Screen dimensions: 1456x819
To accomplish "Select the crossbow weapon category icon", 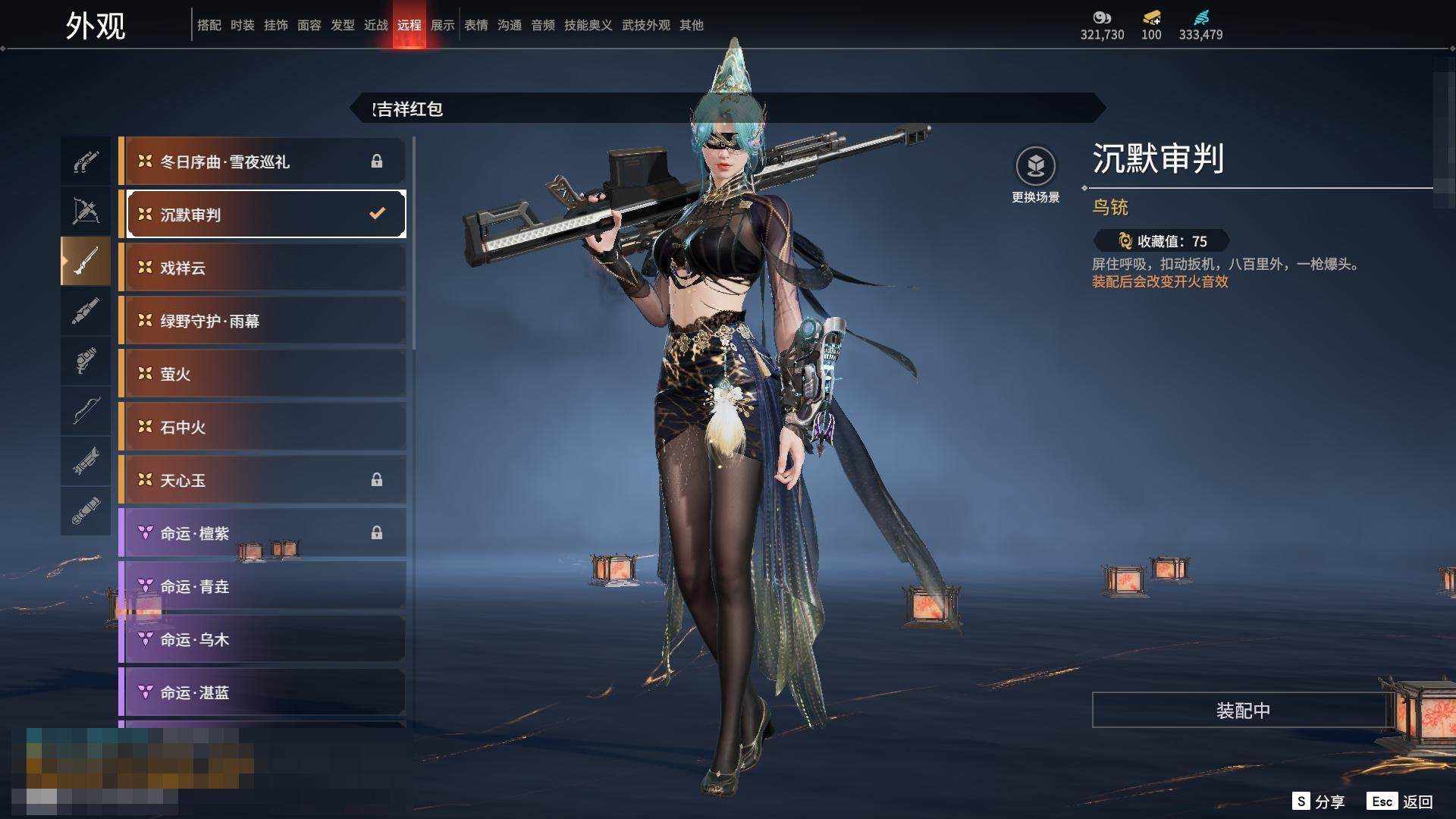I will coord(86,211).
